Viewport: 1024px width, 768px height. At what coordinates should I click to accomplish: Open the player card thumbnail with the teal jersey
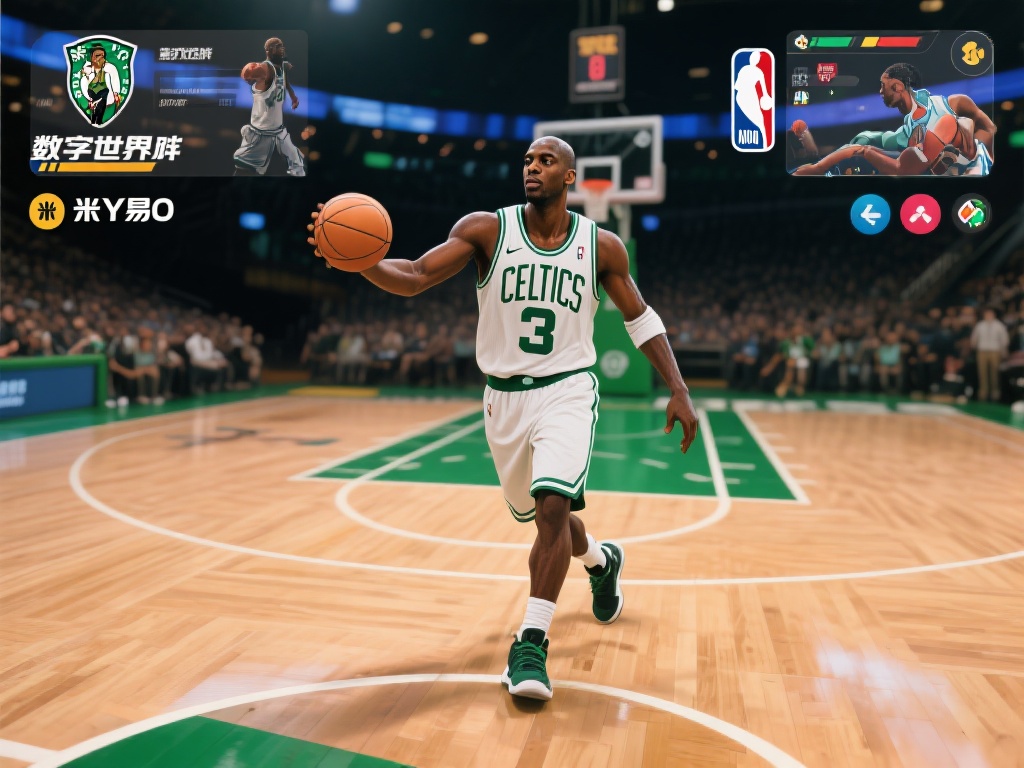point(890,104)
